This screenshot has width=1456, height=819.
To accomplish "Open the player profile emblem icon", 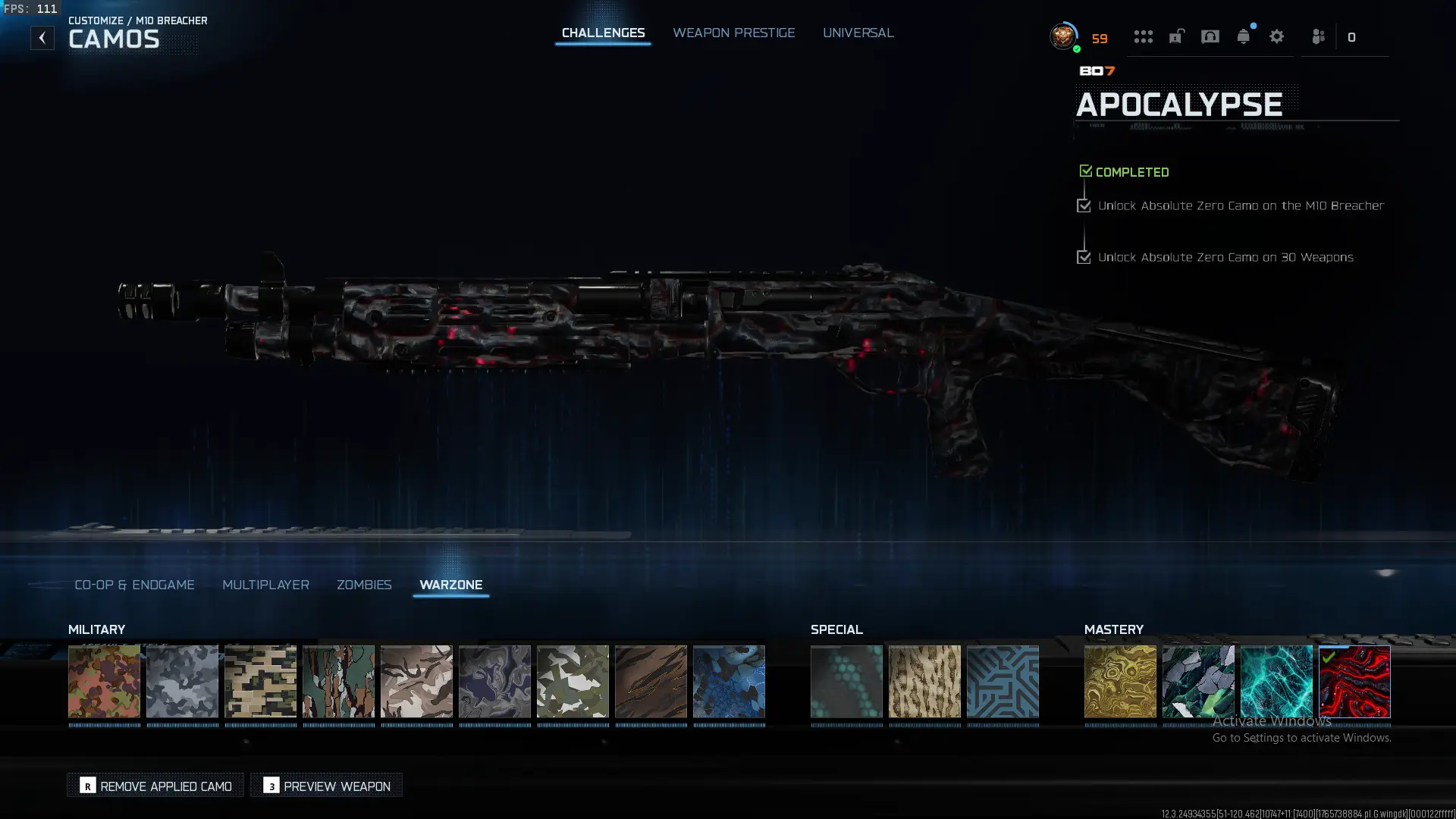I will [1063, 35].
